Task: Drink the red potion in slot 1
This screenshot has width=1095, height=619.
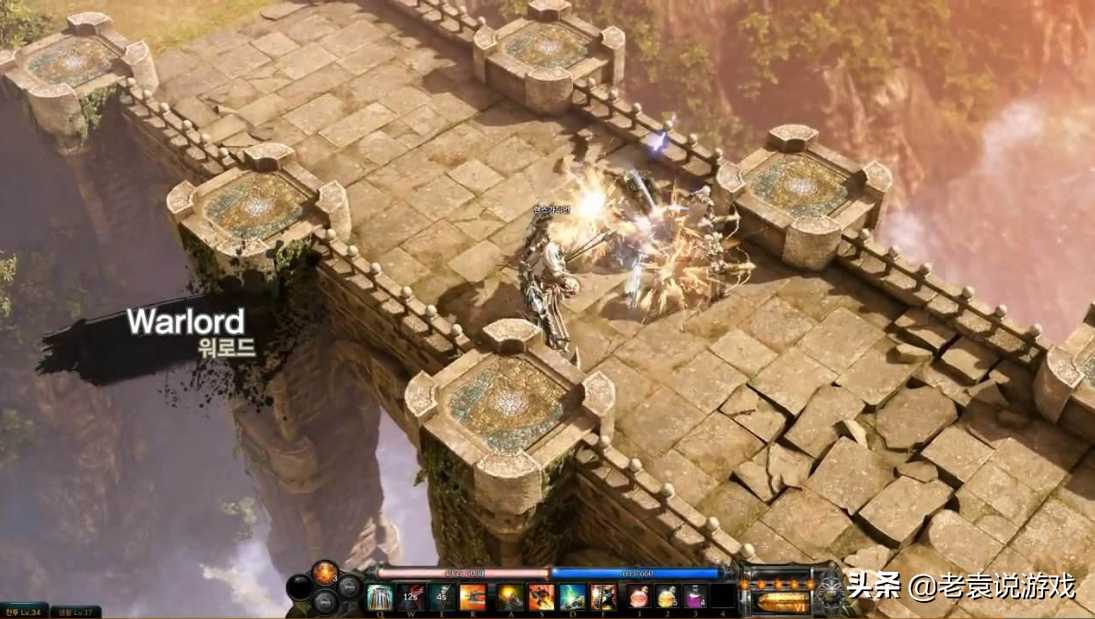Action: tap(638, 597)
